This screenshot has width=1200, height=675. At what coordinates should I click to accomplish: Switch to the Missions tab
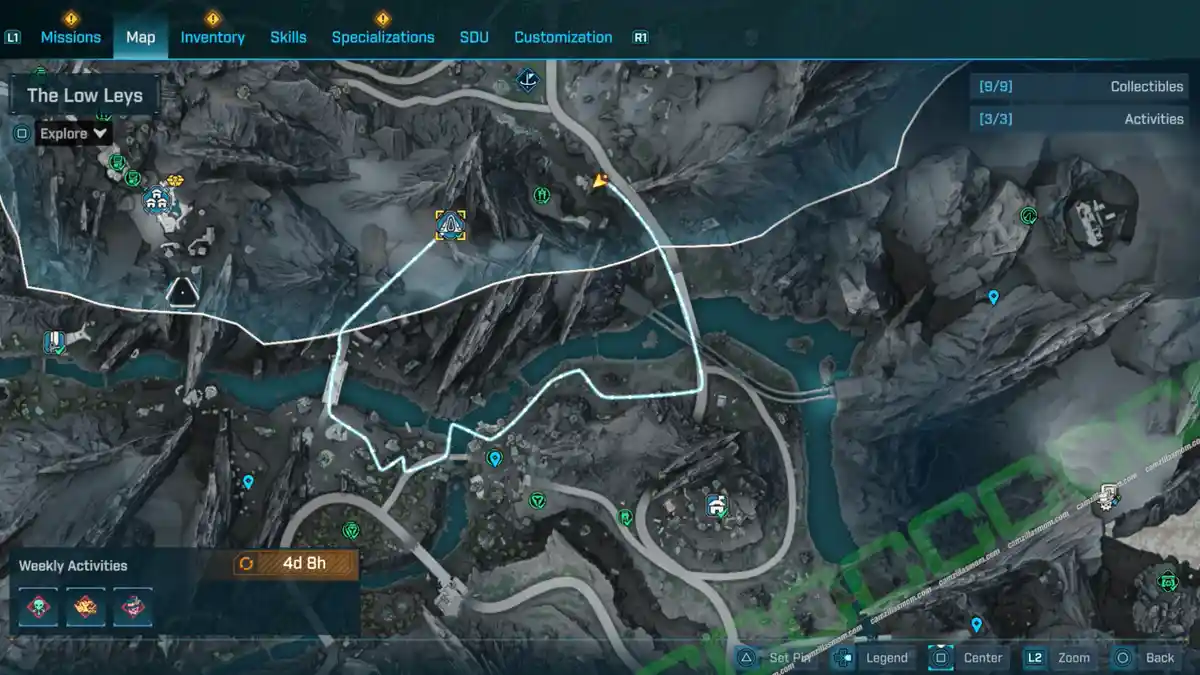70,37
